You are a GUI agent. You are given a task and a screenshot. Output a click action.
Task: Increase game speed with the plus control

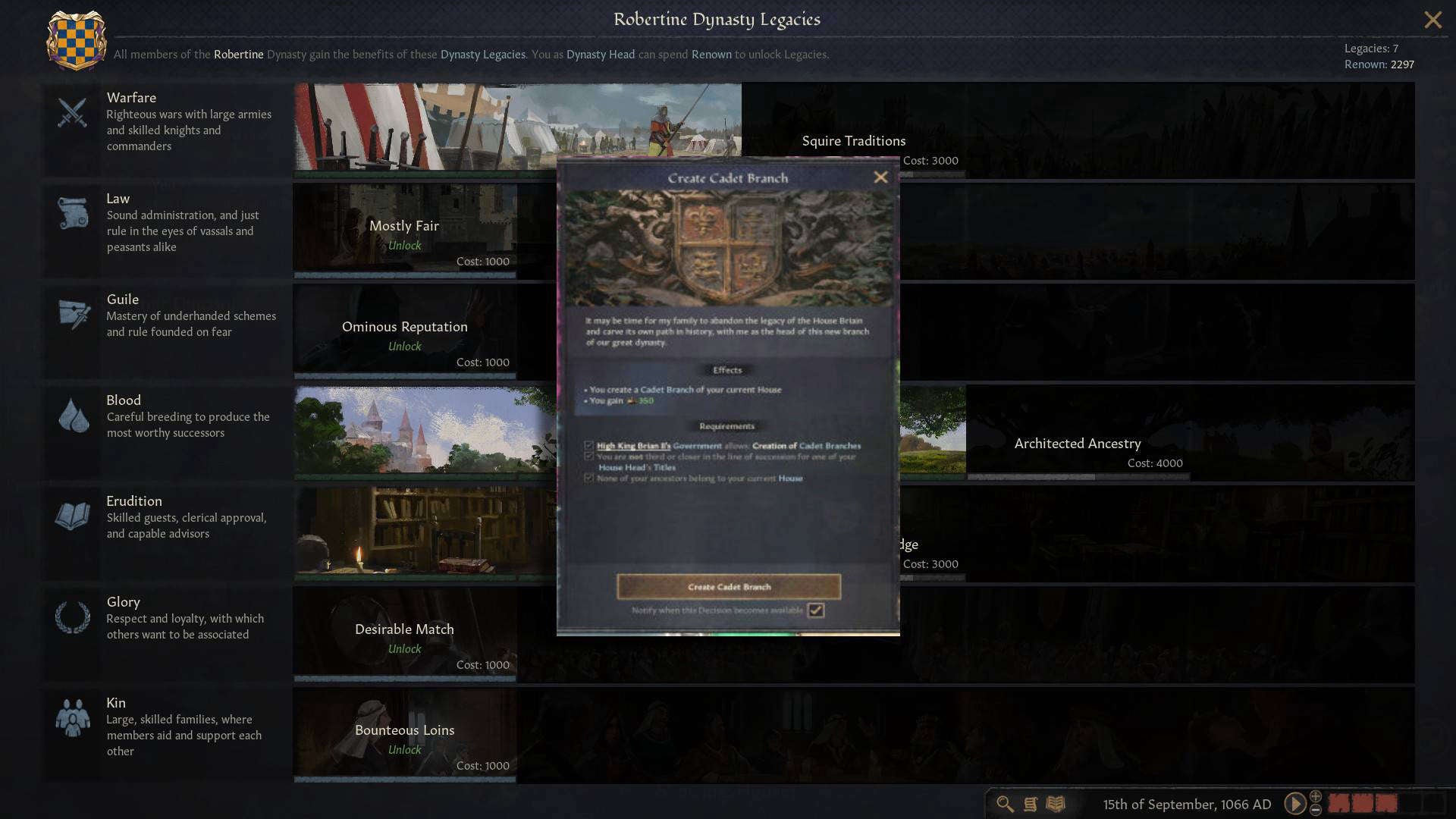pyautogui.click(x=1316, y=797)
